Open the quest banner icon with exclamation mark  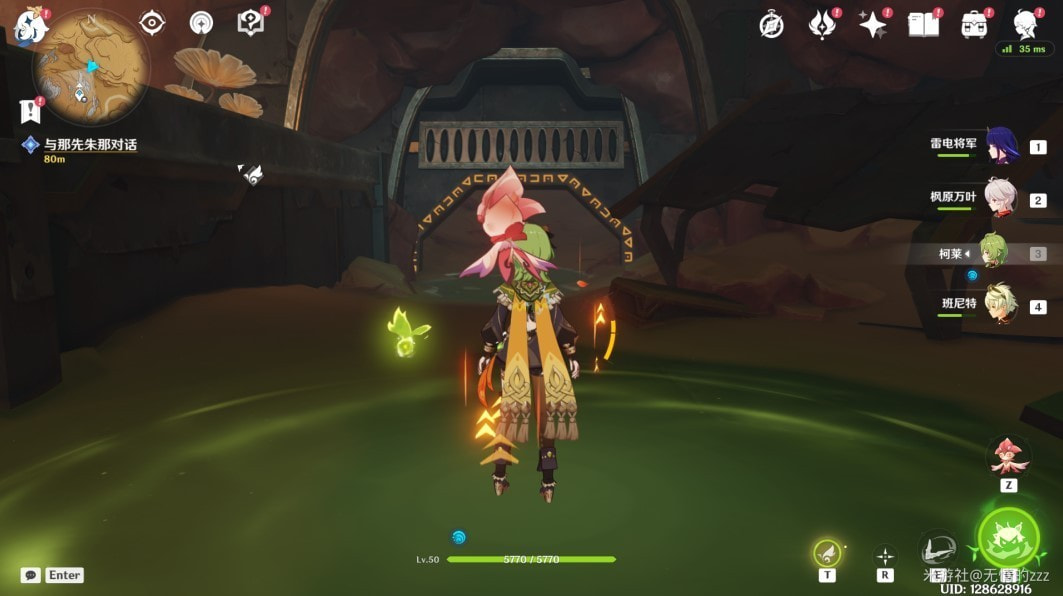(29, 110)
